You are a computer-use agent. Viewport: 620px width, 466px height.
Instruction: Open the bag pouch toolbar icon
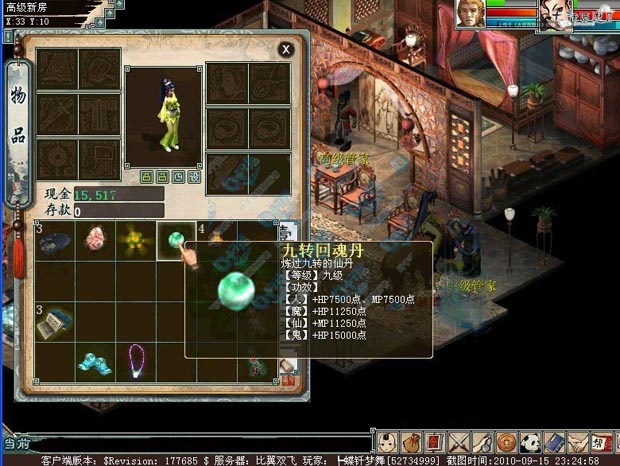411,442
